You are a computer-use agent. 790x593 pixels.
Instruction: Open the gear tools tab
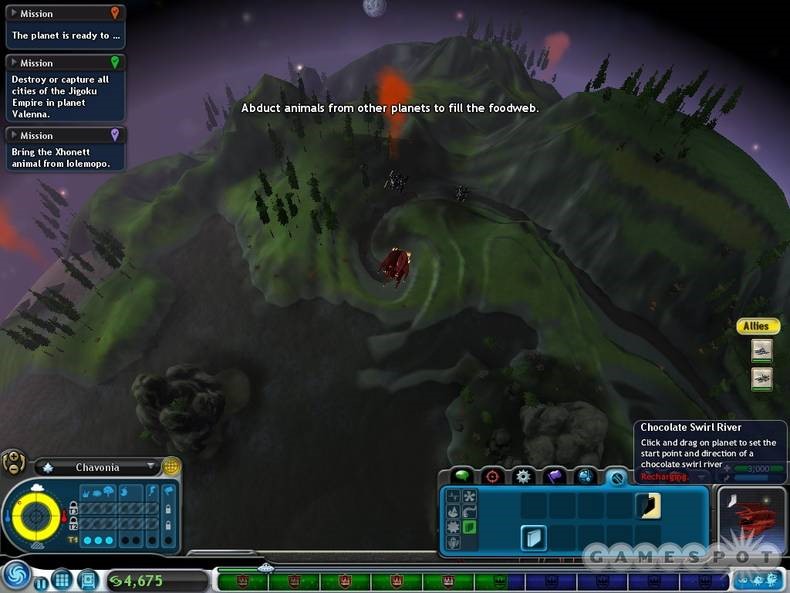click(x=522, y=475)
